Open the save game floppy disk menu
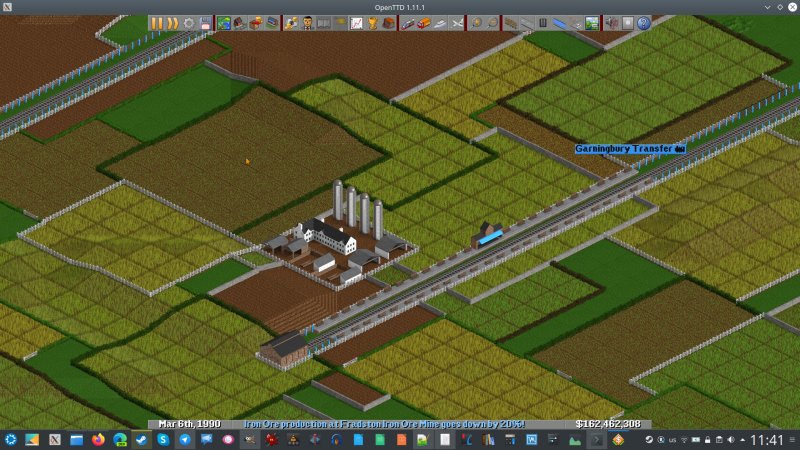Screen dimensions: 800x450 pos(206,22)
